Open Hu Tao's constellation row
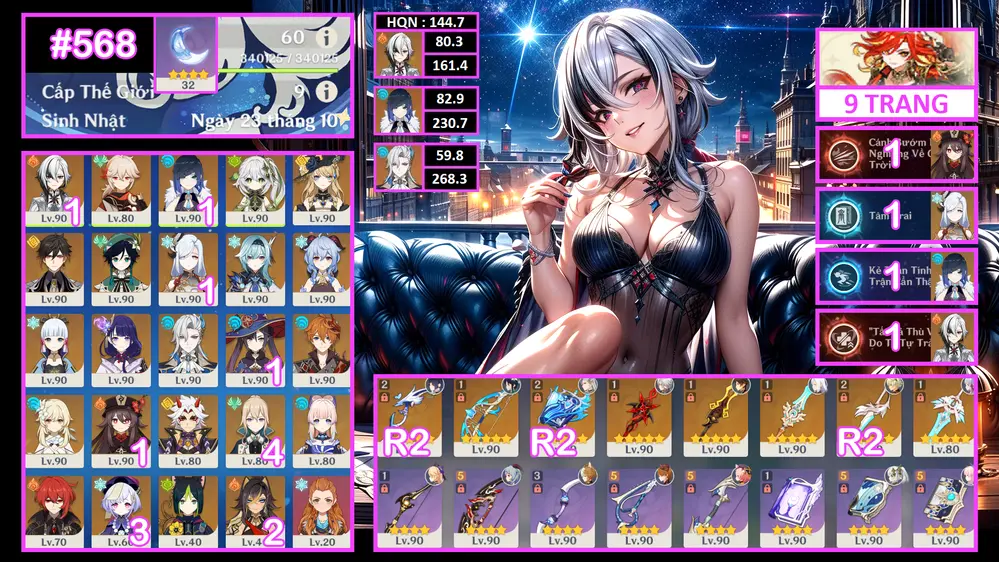The height and width of the screenshot is (562, 999). tap(896, 153)
